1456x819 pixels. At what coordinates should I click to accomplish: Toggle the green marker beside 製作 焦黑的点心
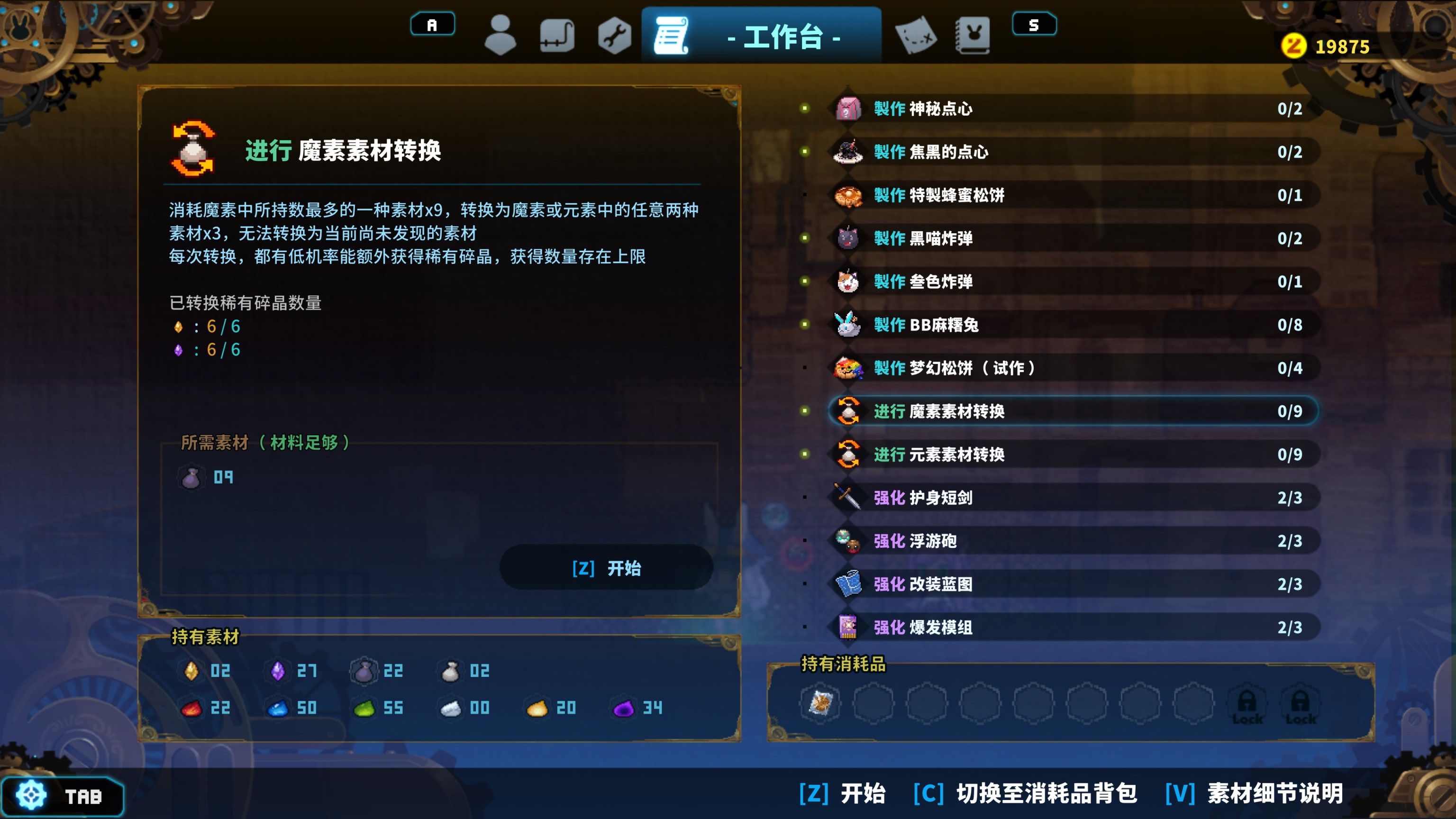click(805, 152)
